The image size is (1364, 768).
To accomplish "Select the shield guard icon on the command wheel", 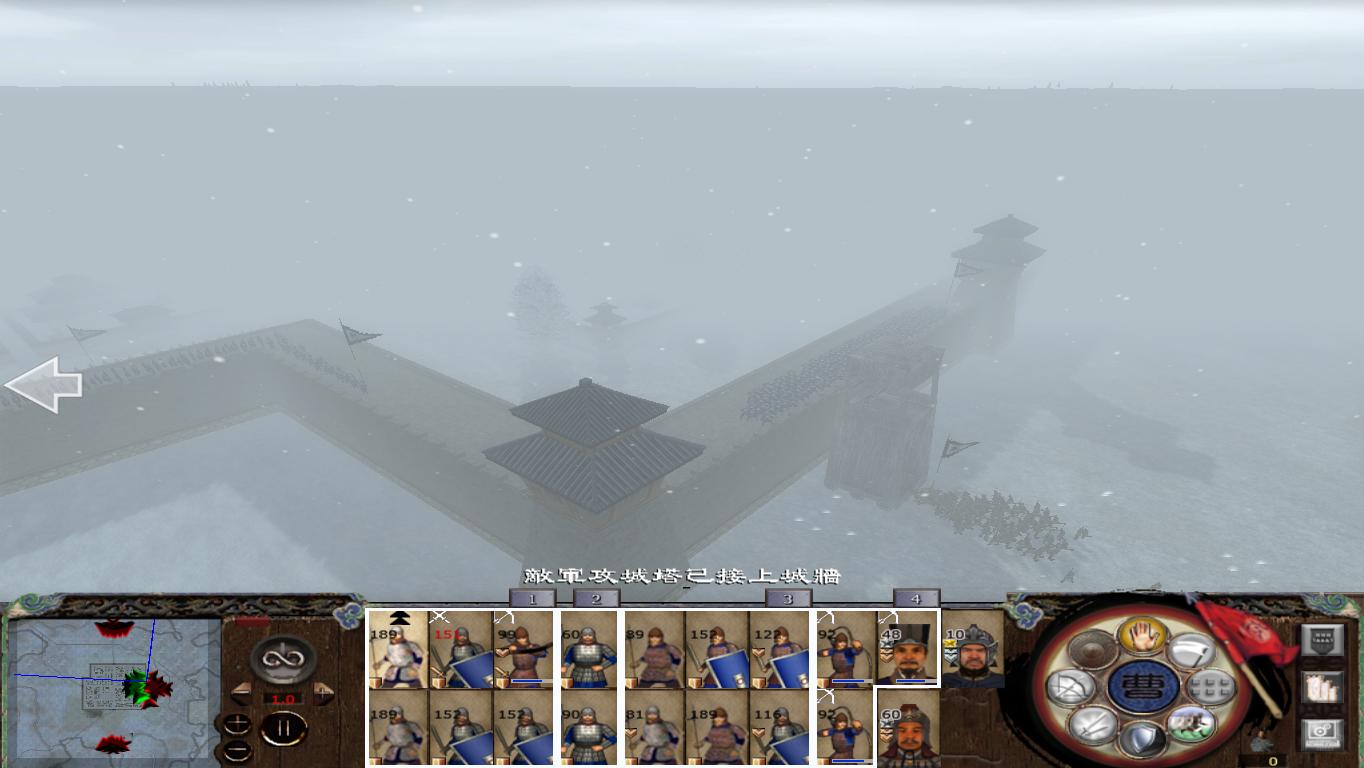I will (1142, 735).
